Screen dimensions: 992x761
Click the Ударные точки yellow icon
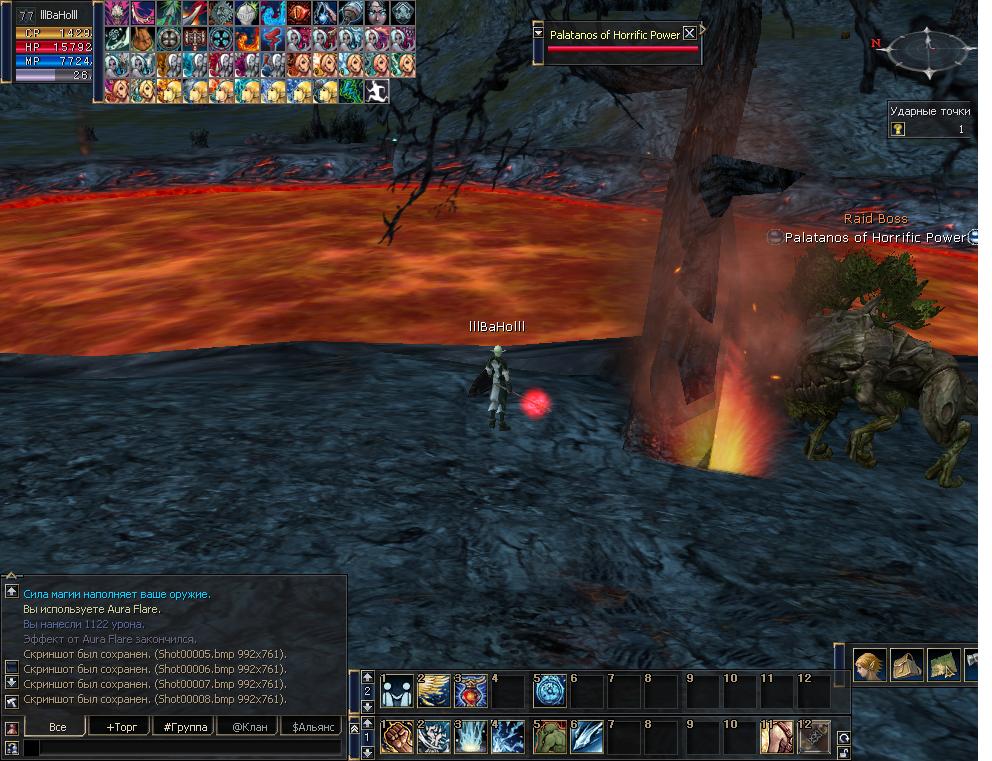coord(898,129)
